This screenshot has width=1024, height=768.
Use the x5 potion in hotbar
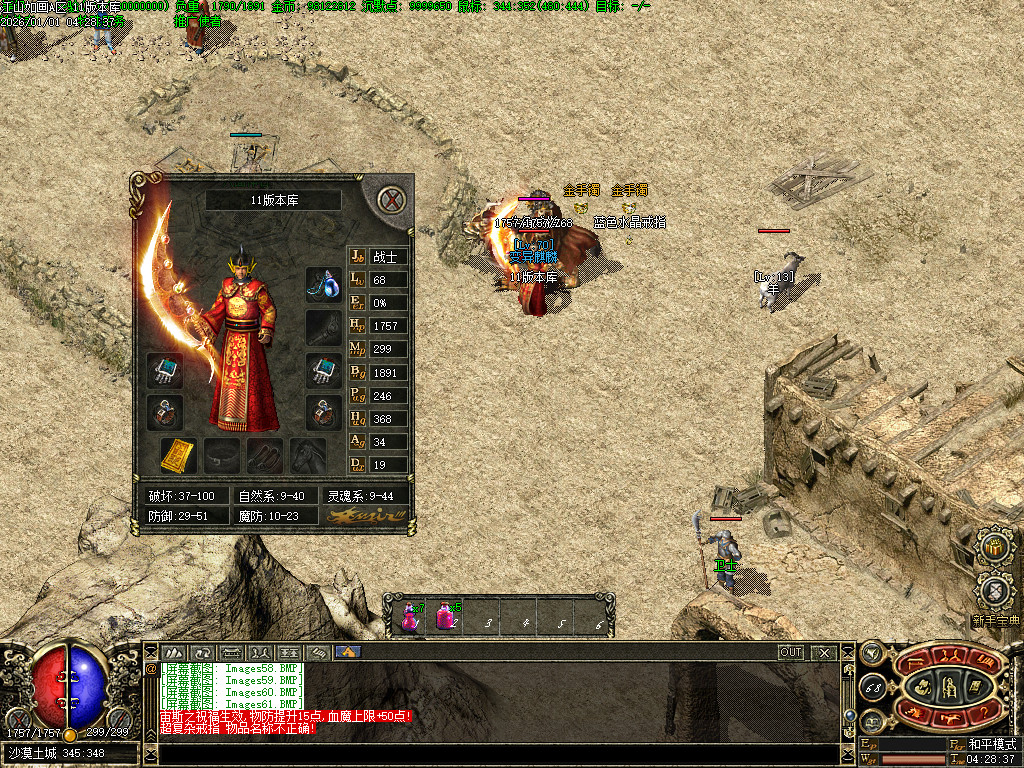(x=445, y=616)
